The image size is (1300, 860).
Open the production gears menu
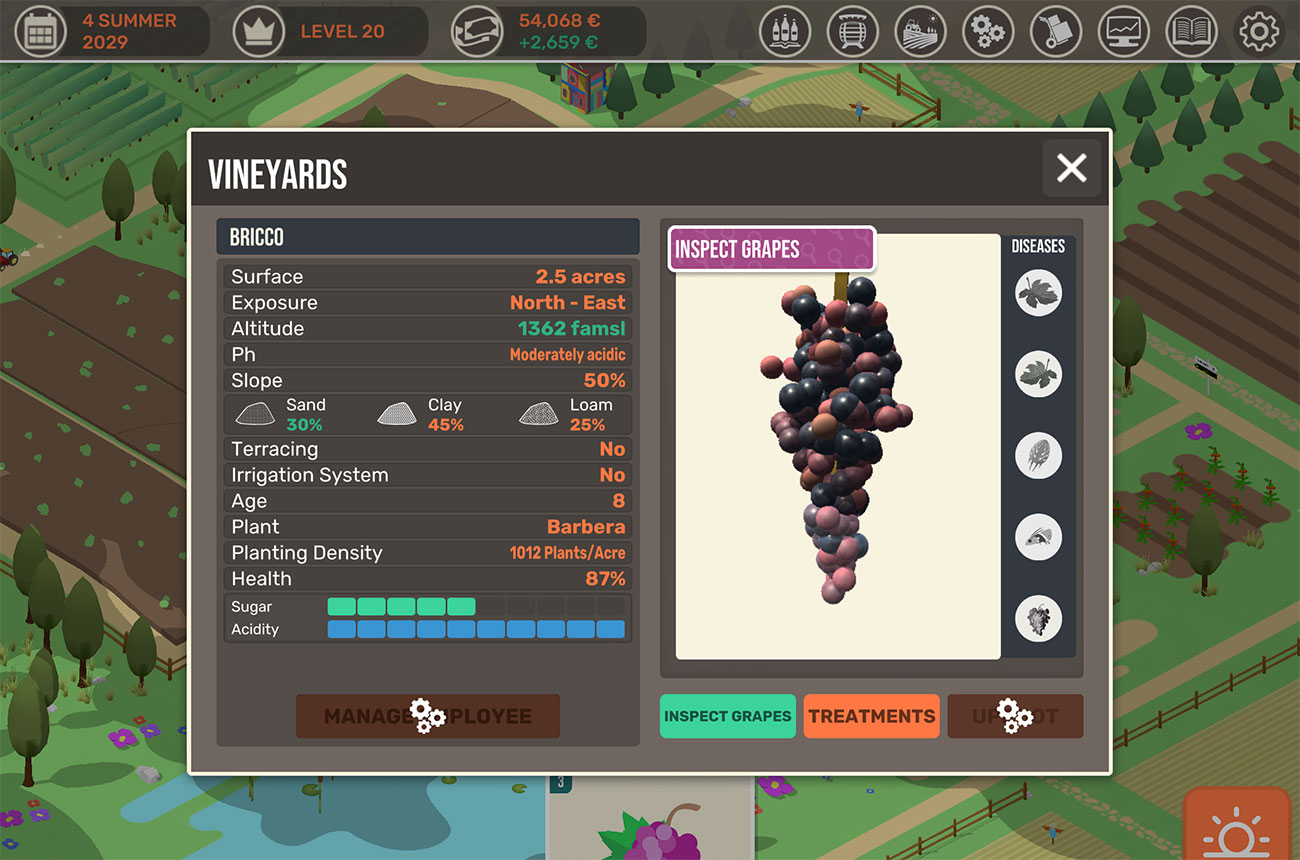(x=988, y=31)
